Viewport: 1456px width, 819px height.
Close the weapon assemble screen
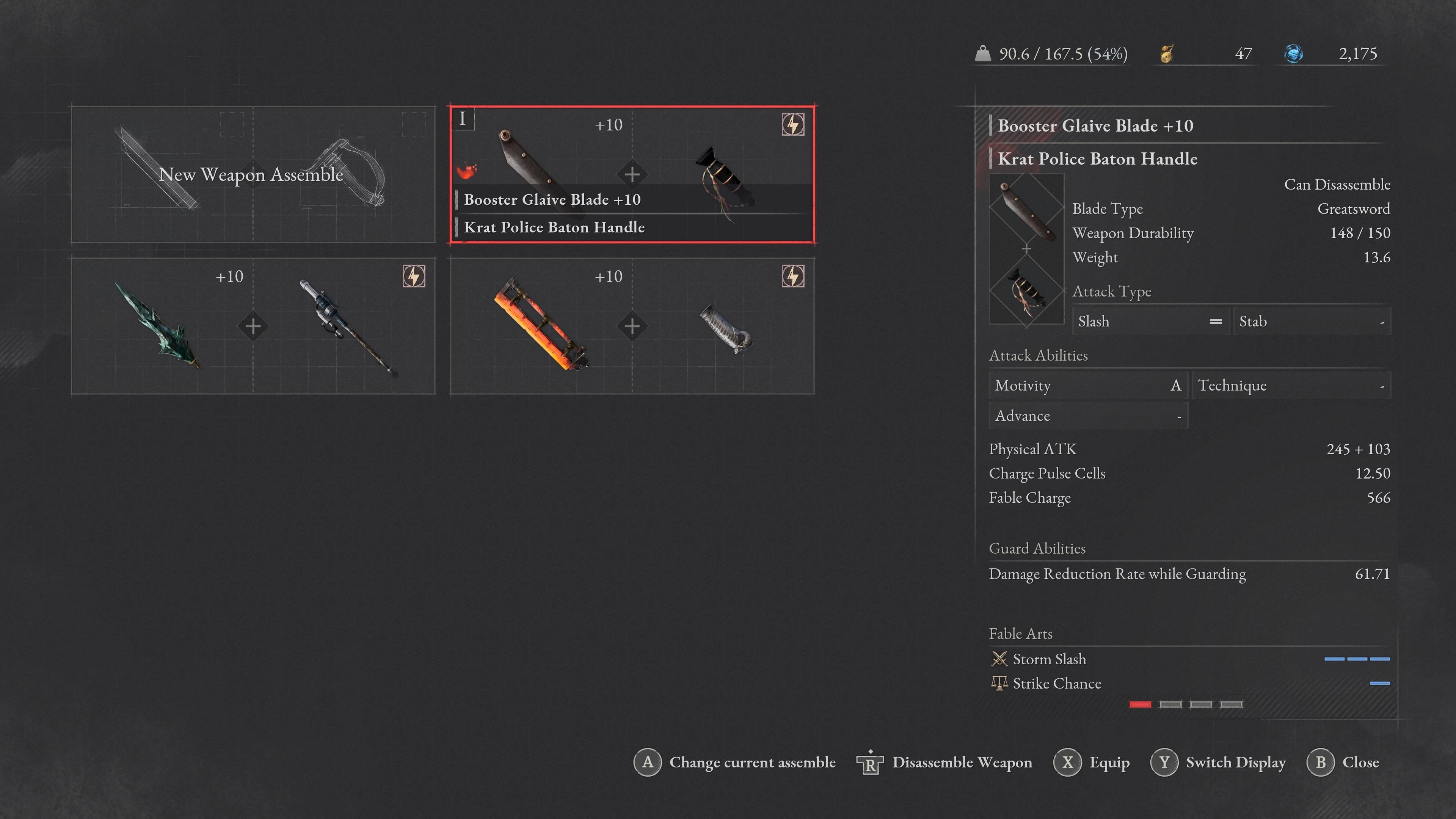[x=1343, y=763]
